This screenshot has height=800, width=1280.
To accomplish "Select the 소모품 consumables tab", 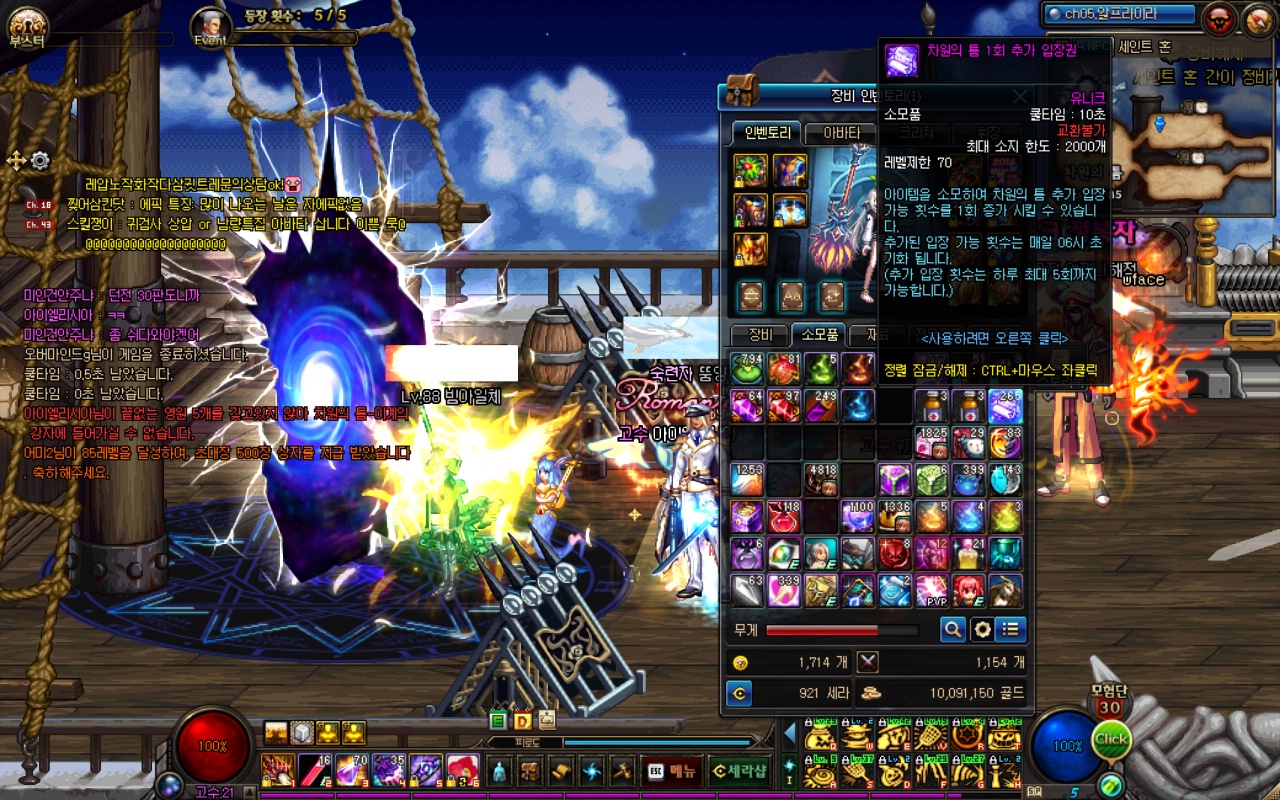I will (x=819, y=335).
